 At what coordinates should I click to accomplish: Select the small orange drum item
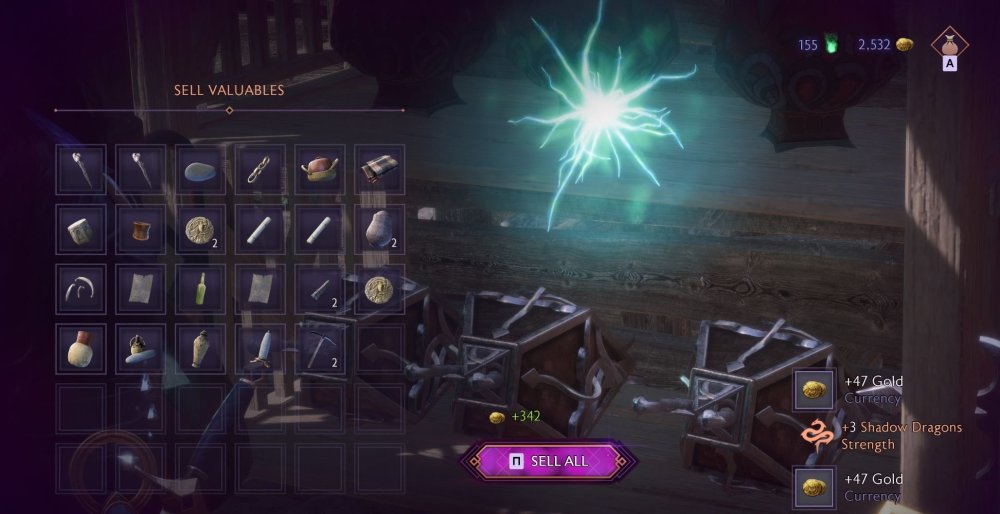pyautogui.click(x=140, y=230)
